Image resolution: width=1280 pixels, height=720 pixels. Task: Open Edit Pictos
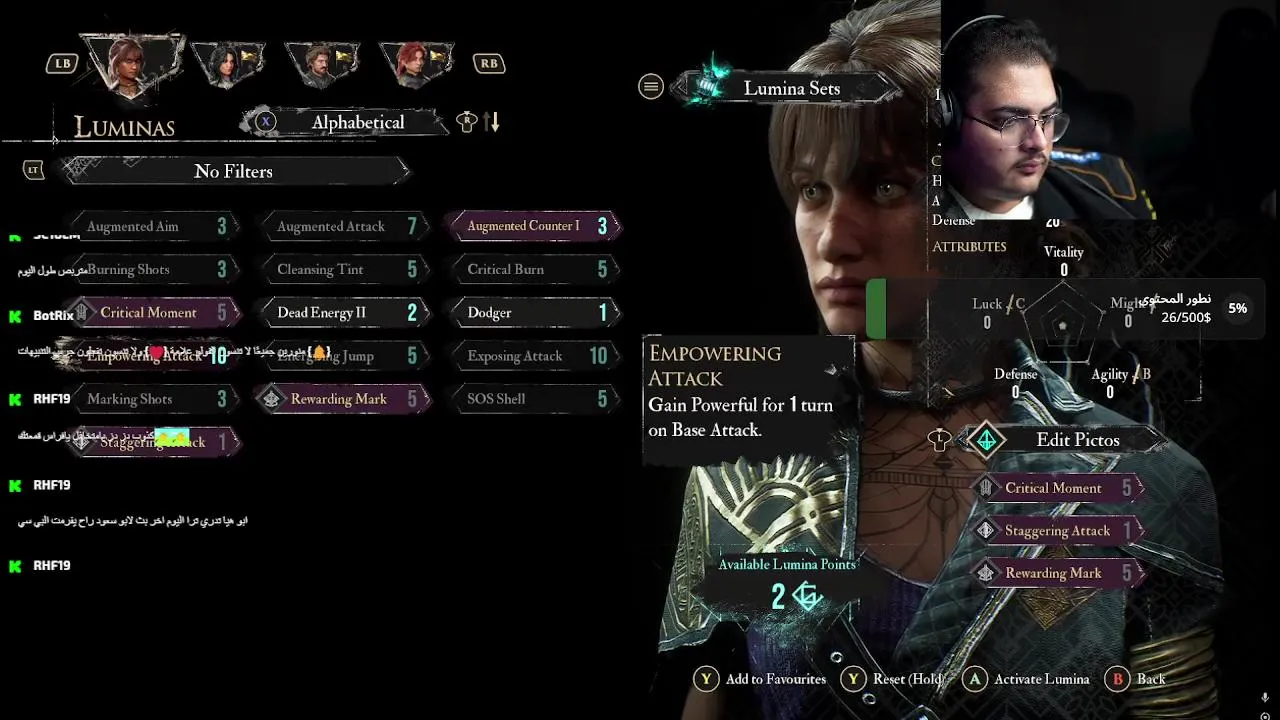tap(1077, 440)
